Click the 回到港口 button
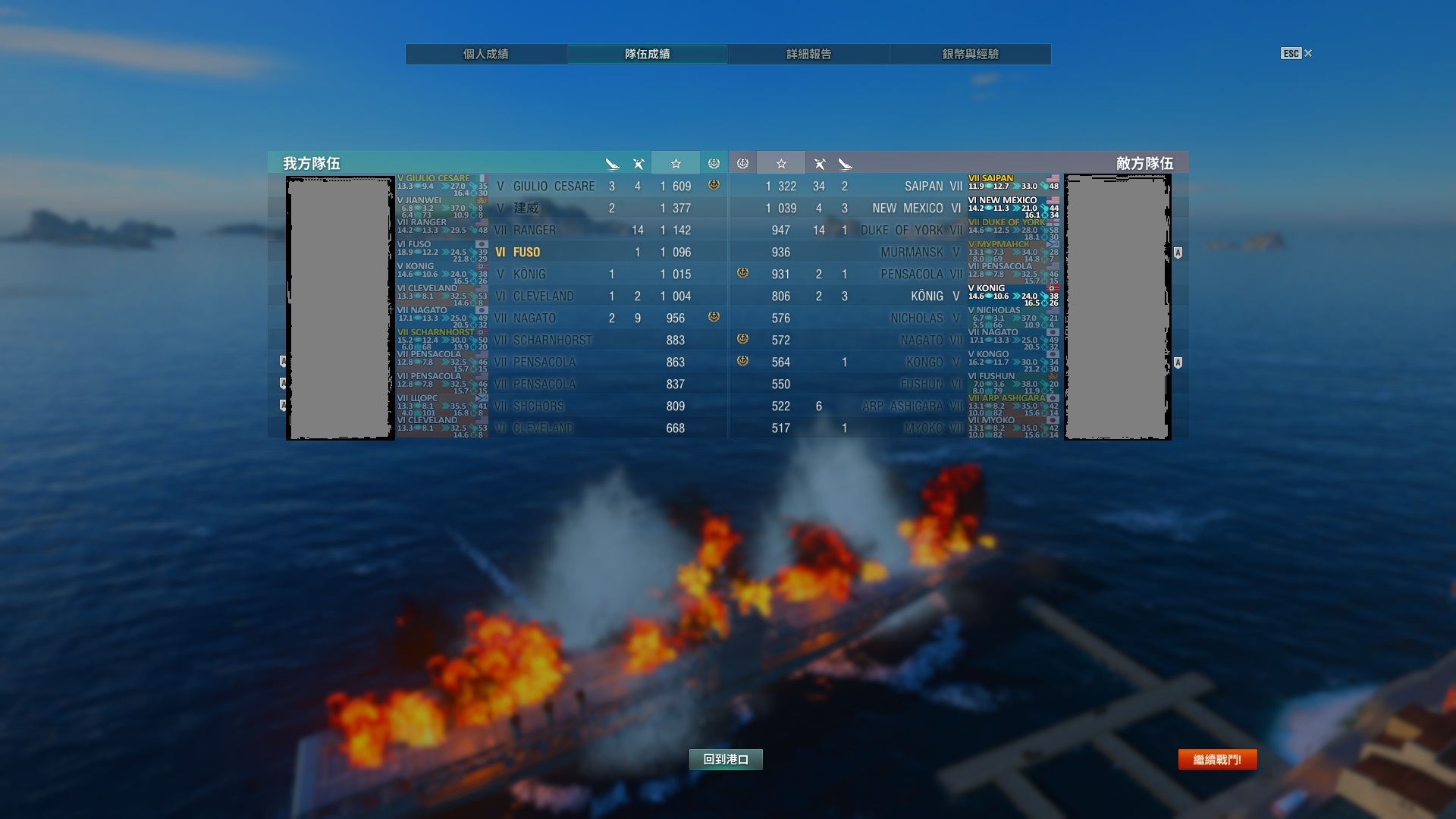This screenshot has width=1456, height=819. point(726,759)
